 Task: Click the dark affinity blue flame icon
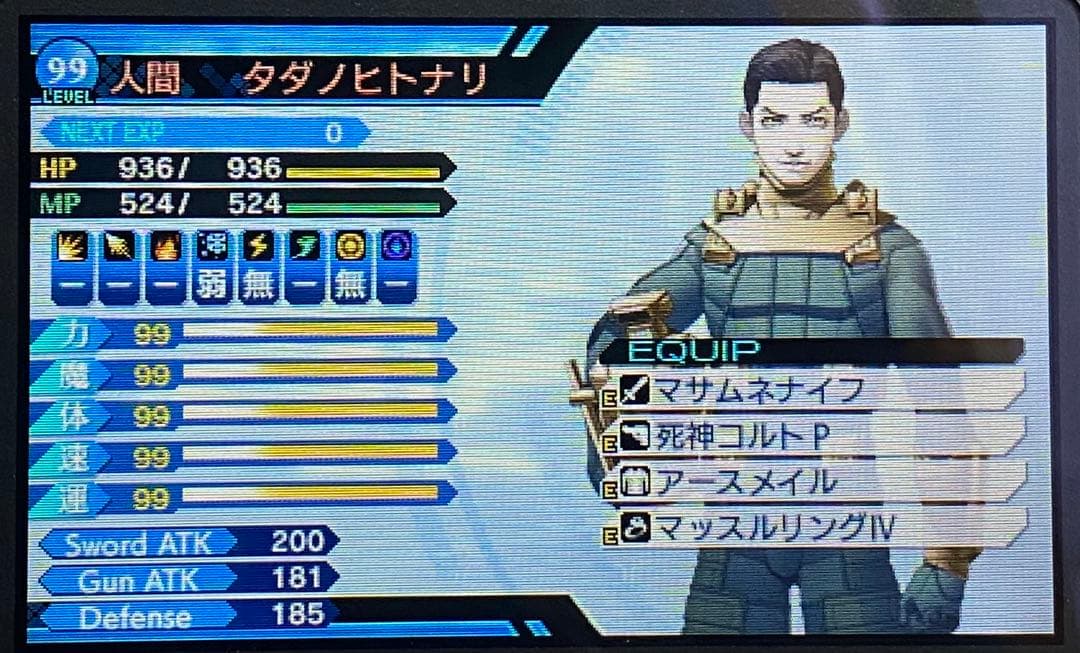(x=397, y=247)
